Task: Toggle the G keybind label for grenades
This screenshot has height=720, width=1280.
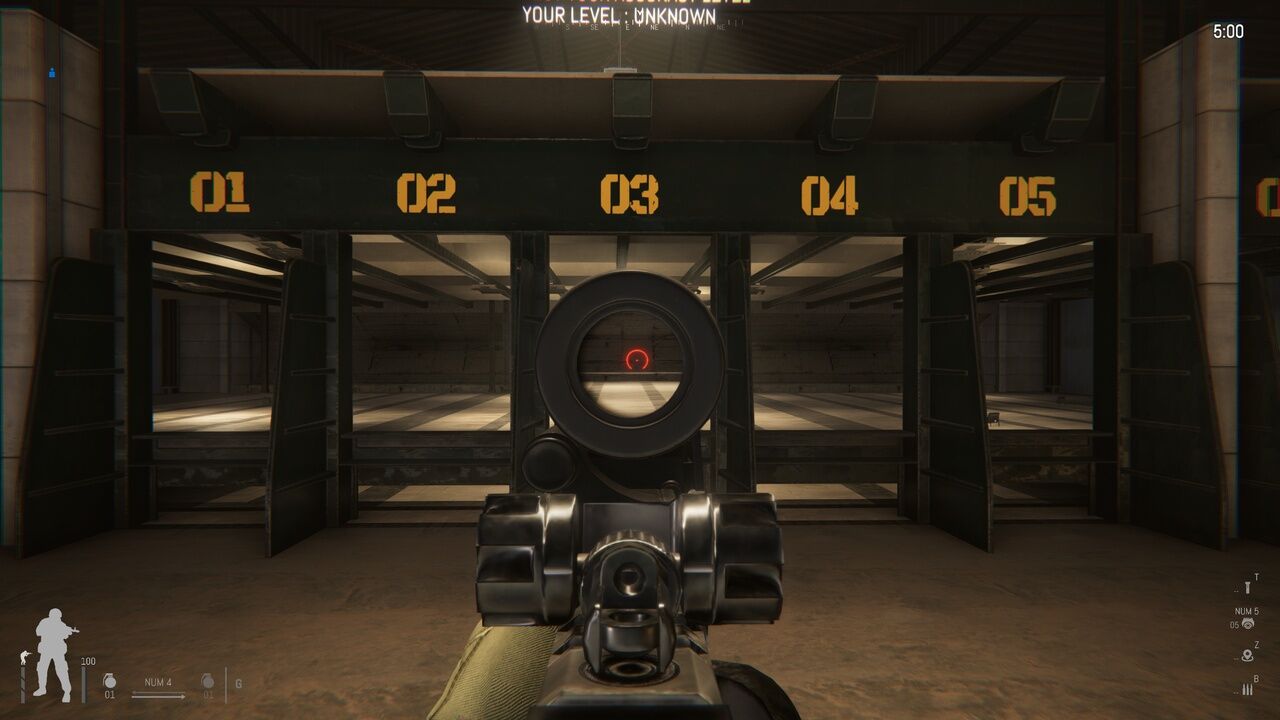Action: [238, 684]
